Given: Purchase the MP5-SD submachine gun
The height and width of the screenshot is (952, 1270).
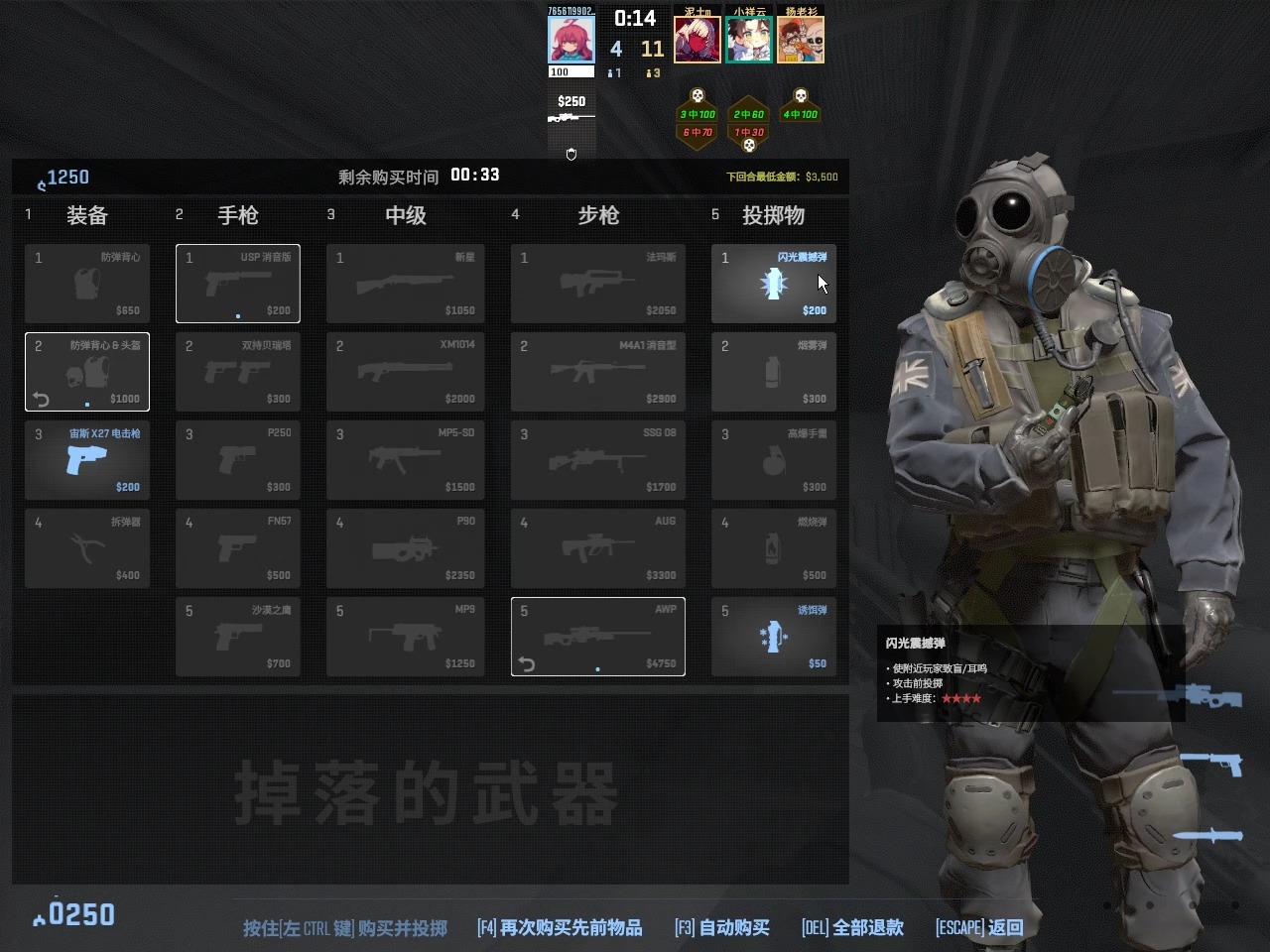Looking at the screenshot, I should tap(405, 460).
